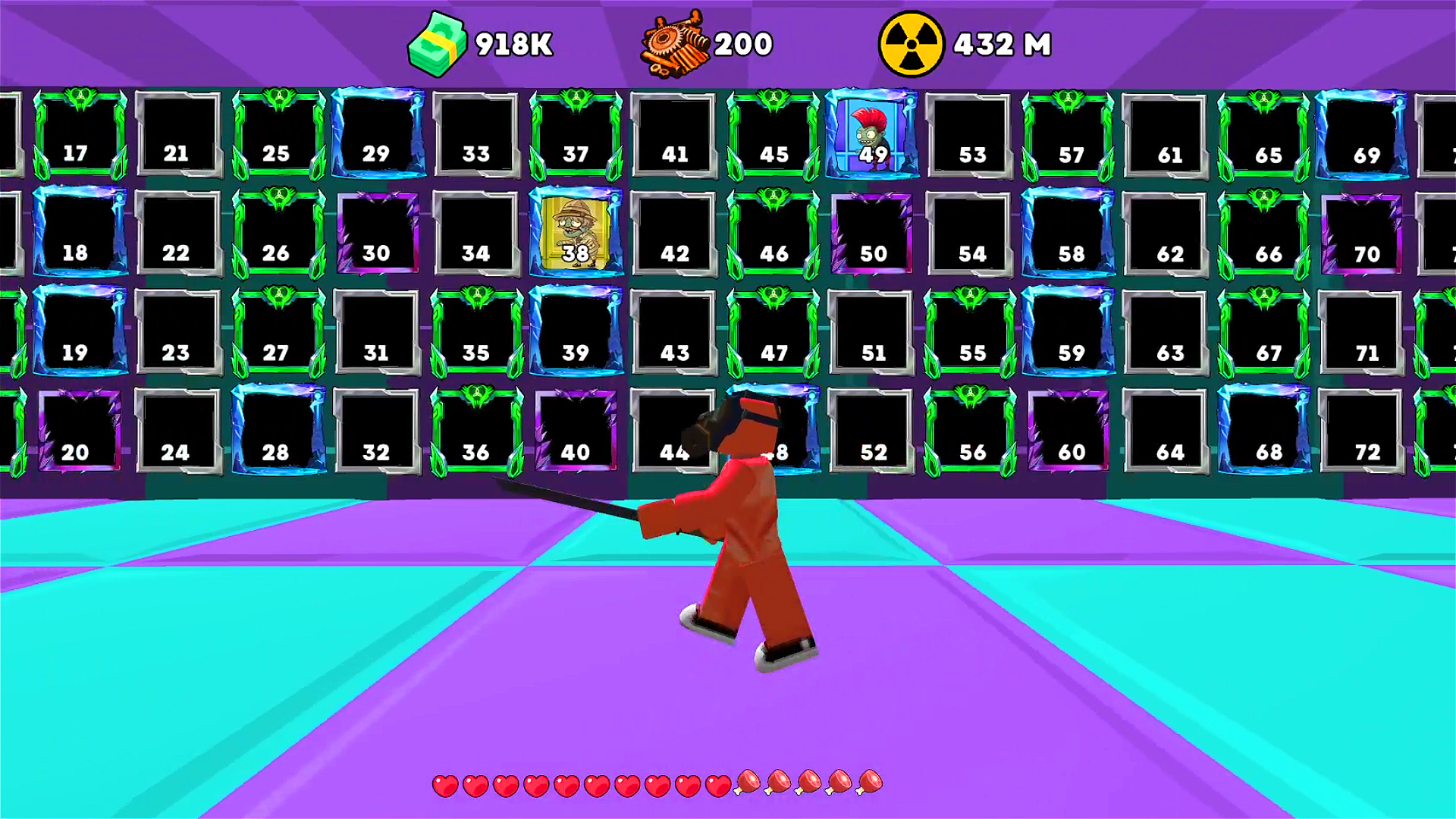This screenshot has width=1456, height=819.
Task: Select the purple-framed slot 30
Action: [377, 231]
